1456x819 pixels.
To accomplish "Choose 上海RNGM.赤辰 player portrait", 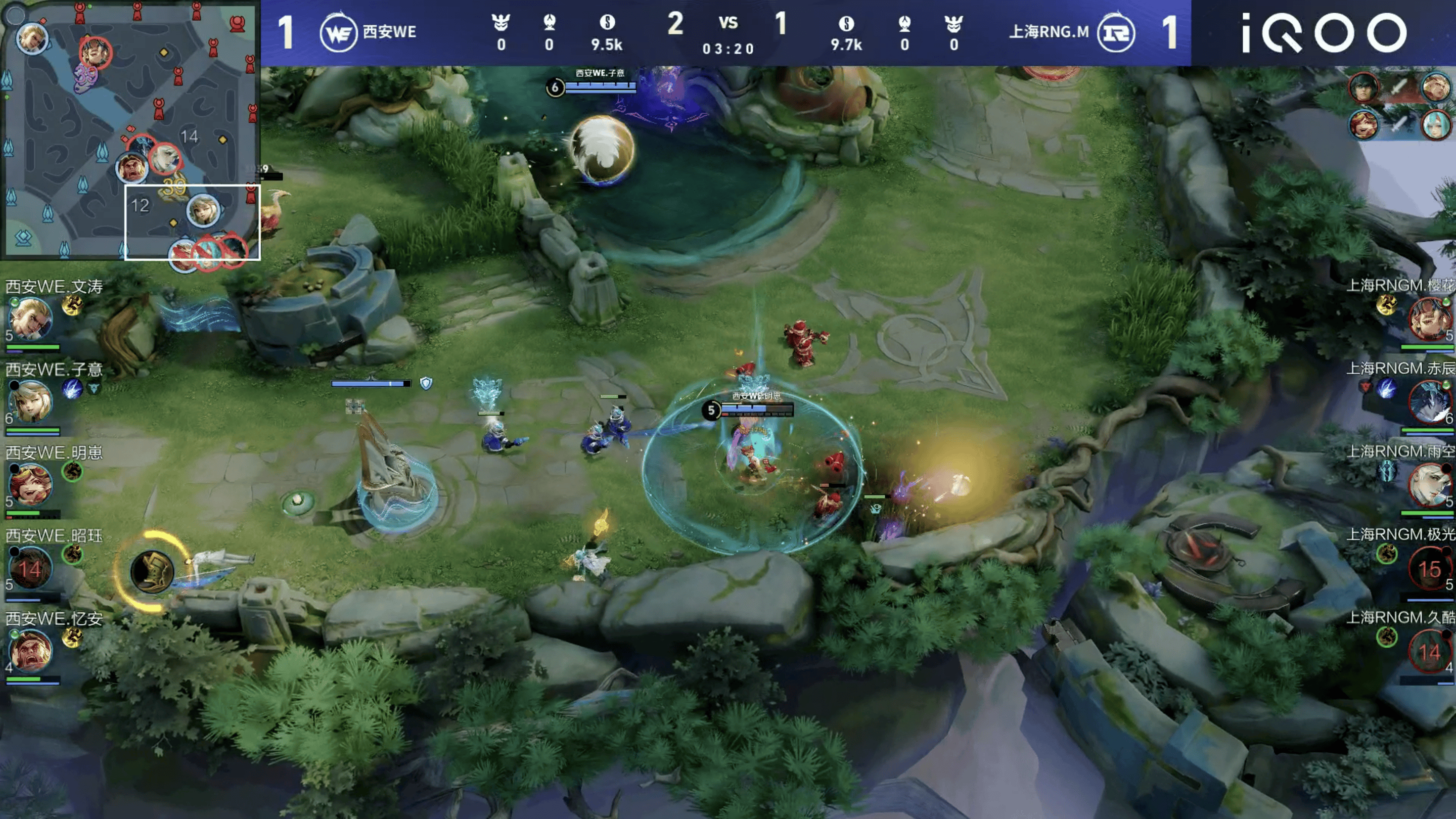I will [1429, 401].
